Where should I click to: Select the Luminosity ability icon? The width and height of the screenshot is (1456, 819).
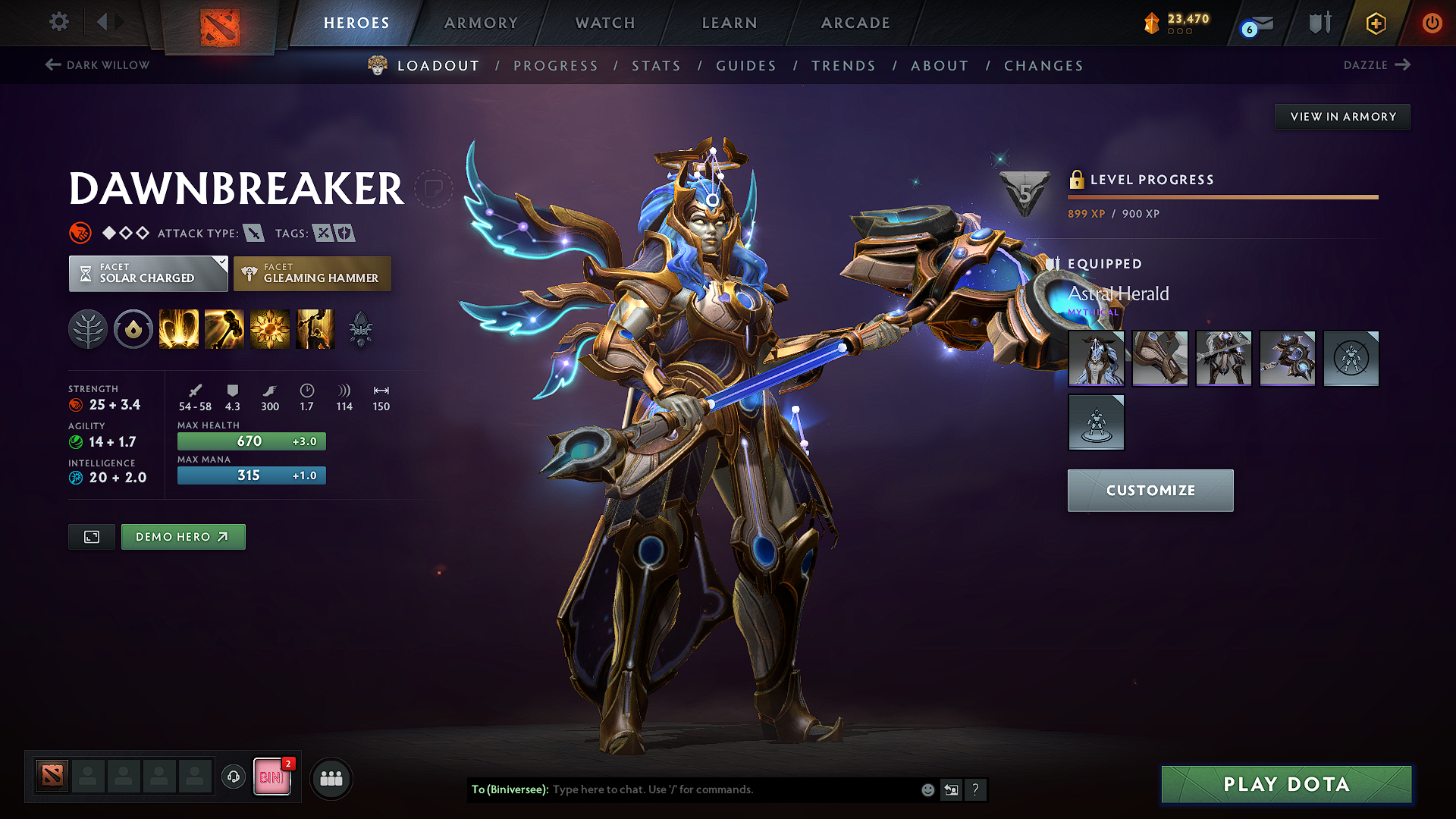[x=270, y=329]
